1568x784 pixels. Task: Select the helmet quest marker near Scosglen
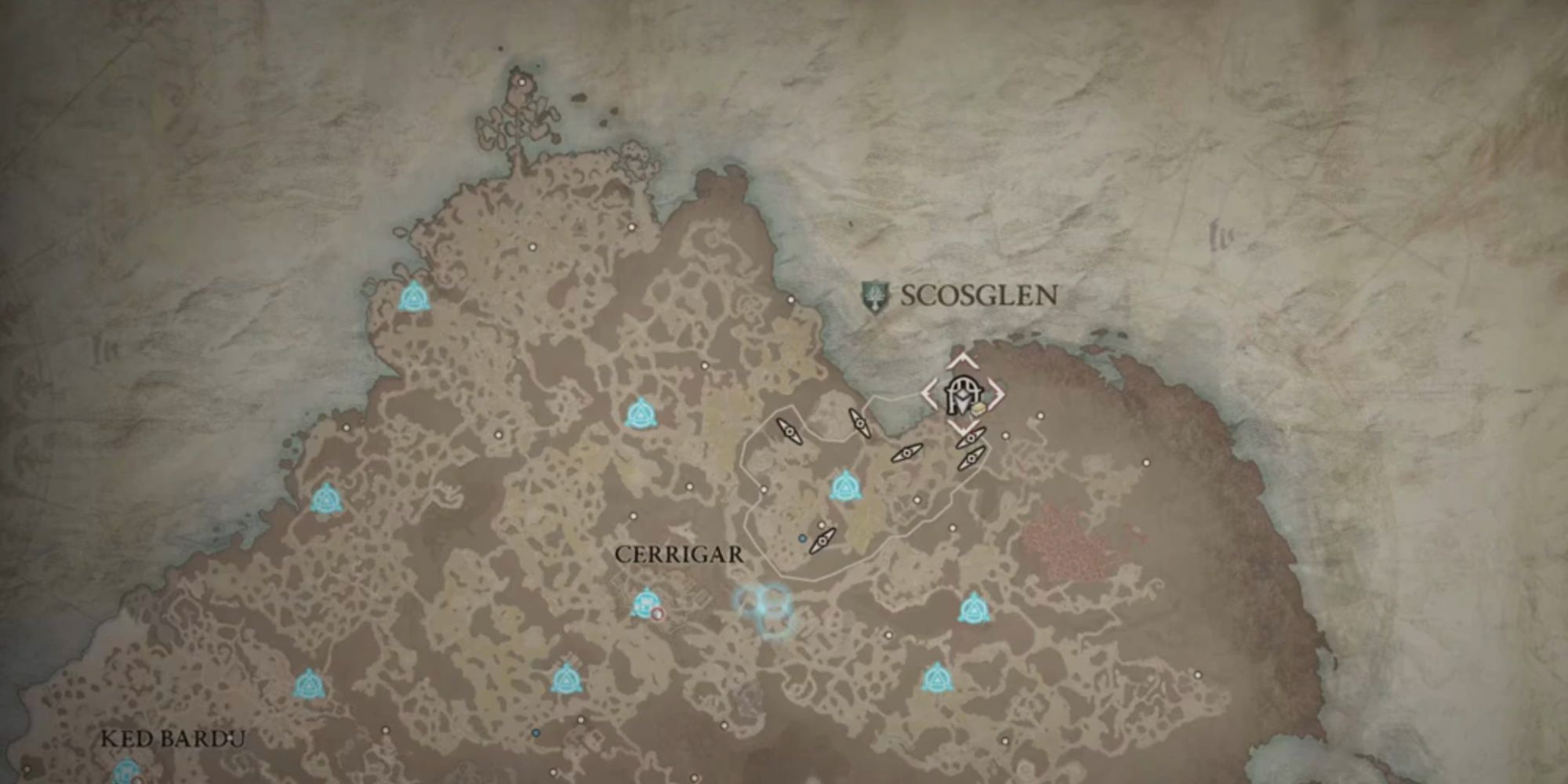pos(962,394)
